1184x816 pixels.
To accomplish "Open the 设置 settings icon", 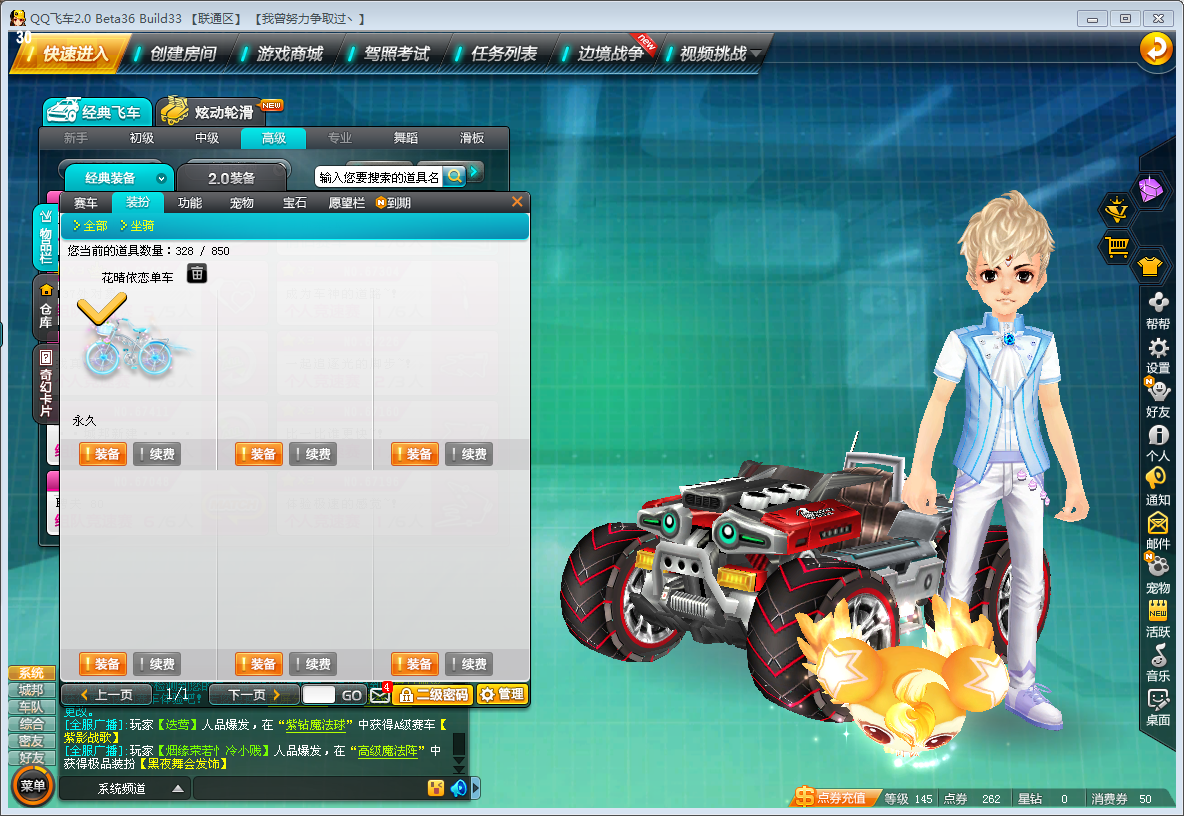I will coord(1158,356).
